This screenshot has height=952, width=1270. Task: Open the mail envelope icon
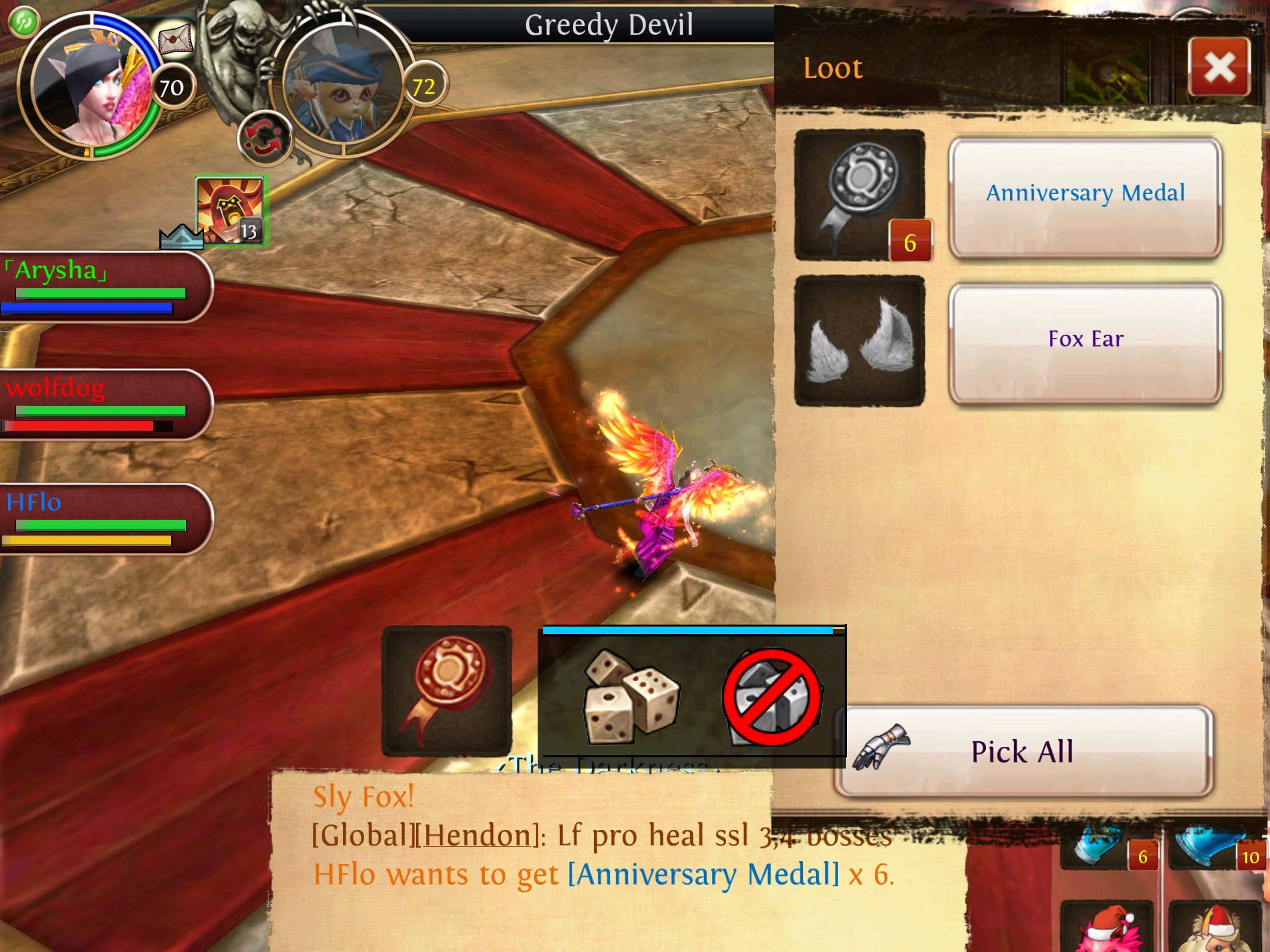[x=175, y=41]
